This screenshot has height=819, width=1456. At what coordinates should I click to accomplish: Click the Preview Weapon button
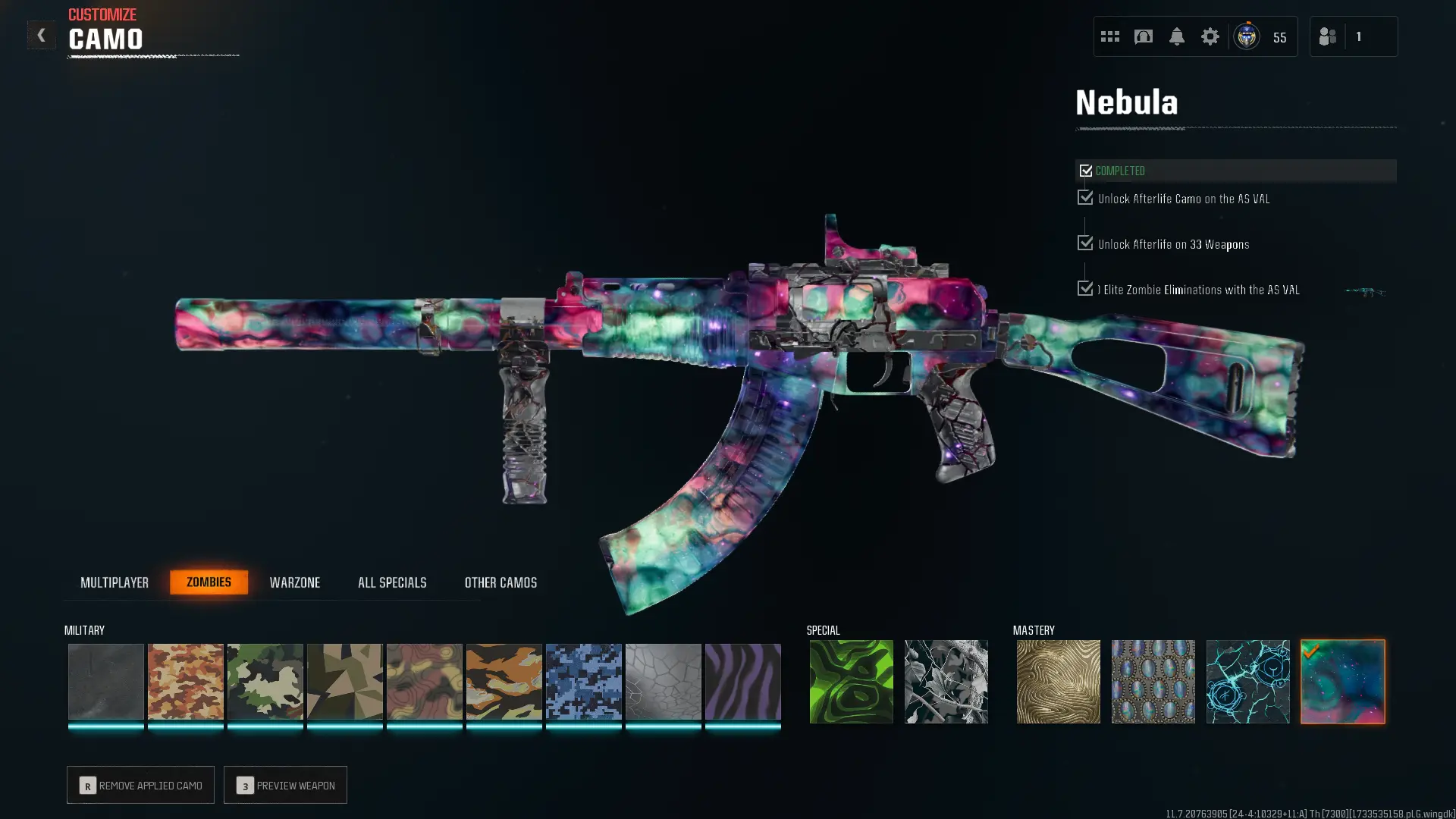[285, 785]
